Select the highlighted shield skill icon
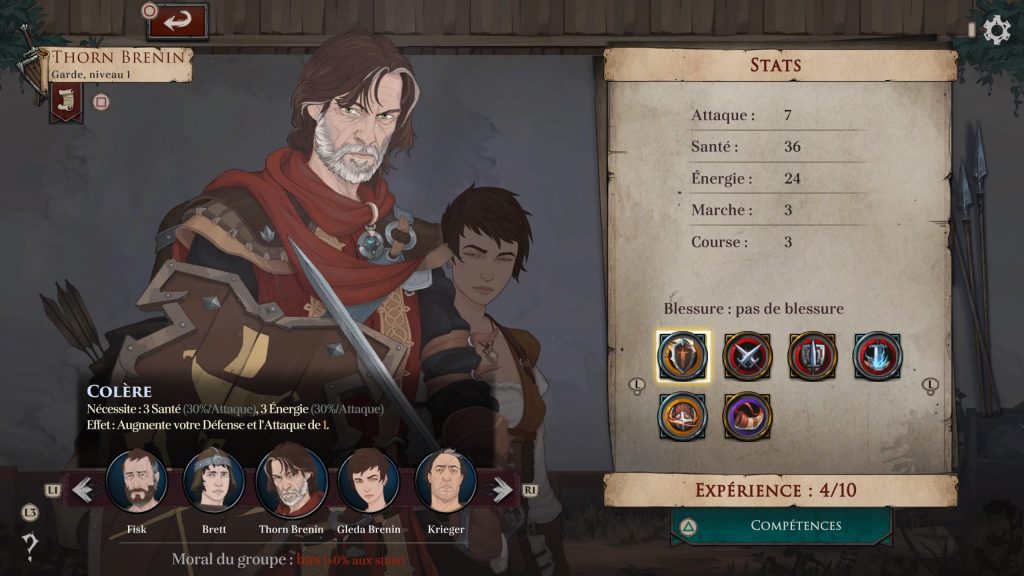The height and width of the screenshot is (576, 1024). (683, 356)
